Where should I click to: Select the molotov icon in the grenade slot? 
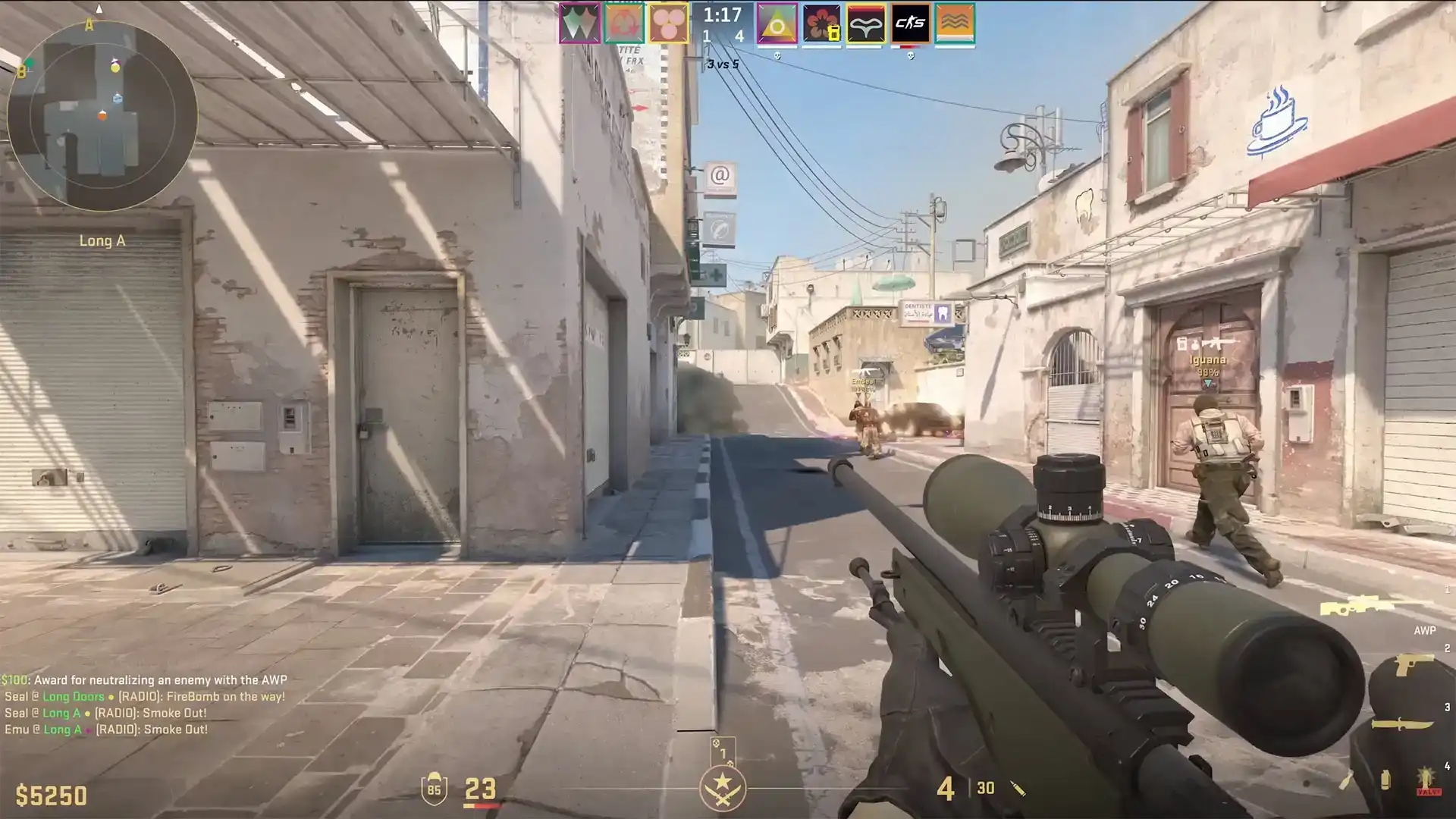tap(1347, 778)
